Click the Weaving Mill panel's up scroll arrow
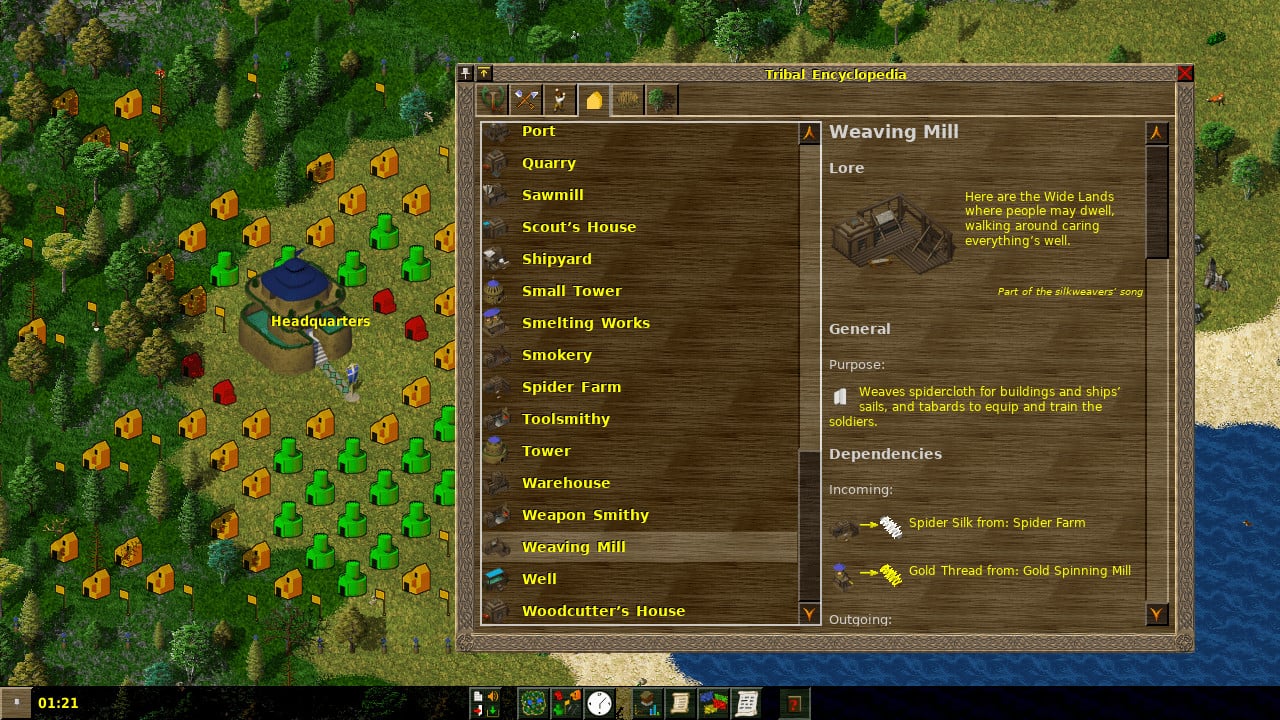Image resolution: width=1280 pixels, height=720 pixels. 1157,132
